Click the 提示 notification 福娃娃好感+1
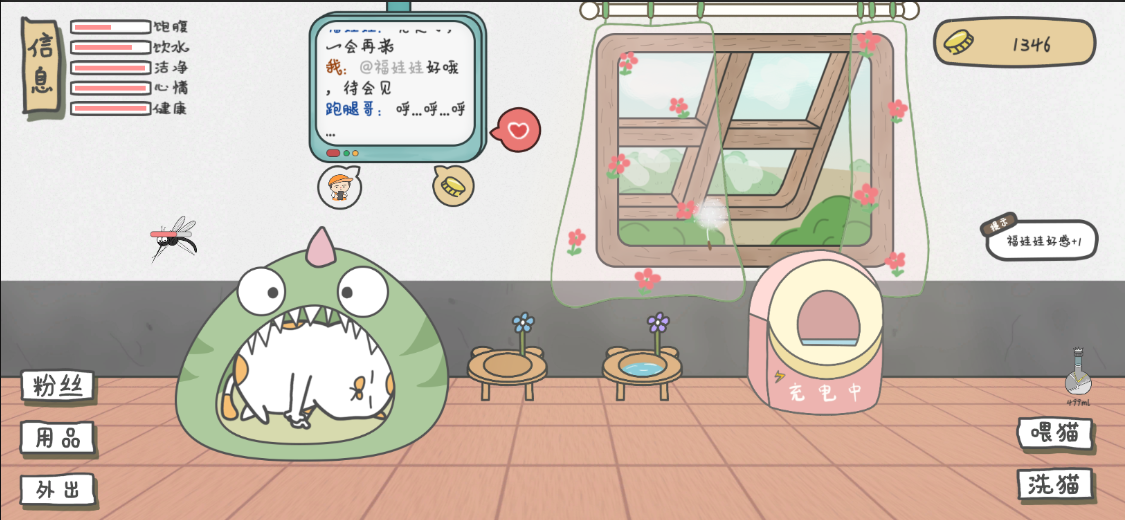1125x520 pixels. point(1042,240)
